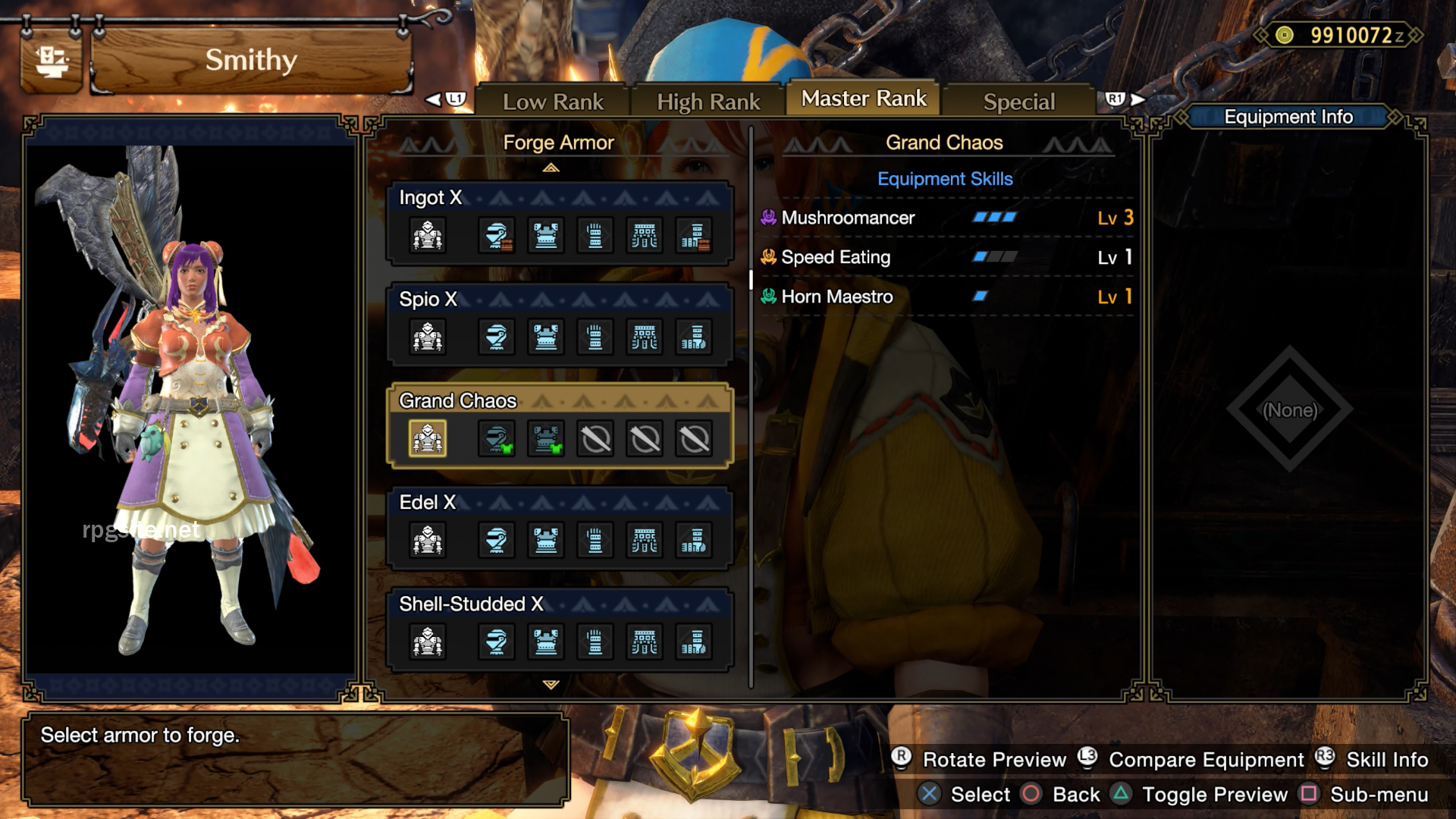The height and width of the screenshot is (819, 1456).
Task: Forge the Ingot X chest piece
Action: pos(545,235)
